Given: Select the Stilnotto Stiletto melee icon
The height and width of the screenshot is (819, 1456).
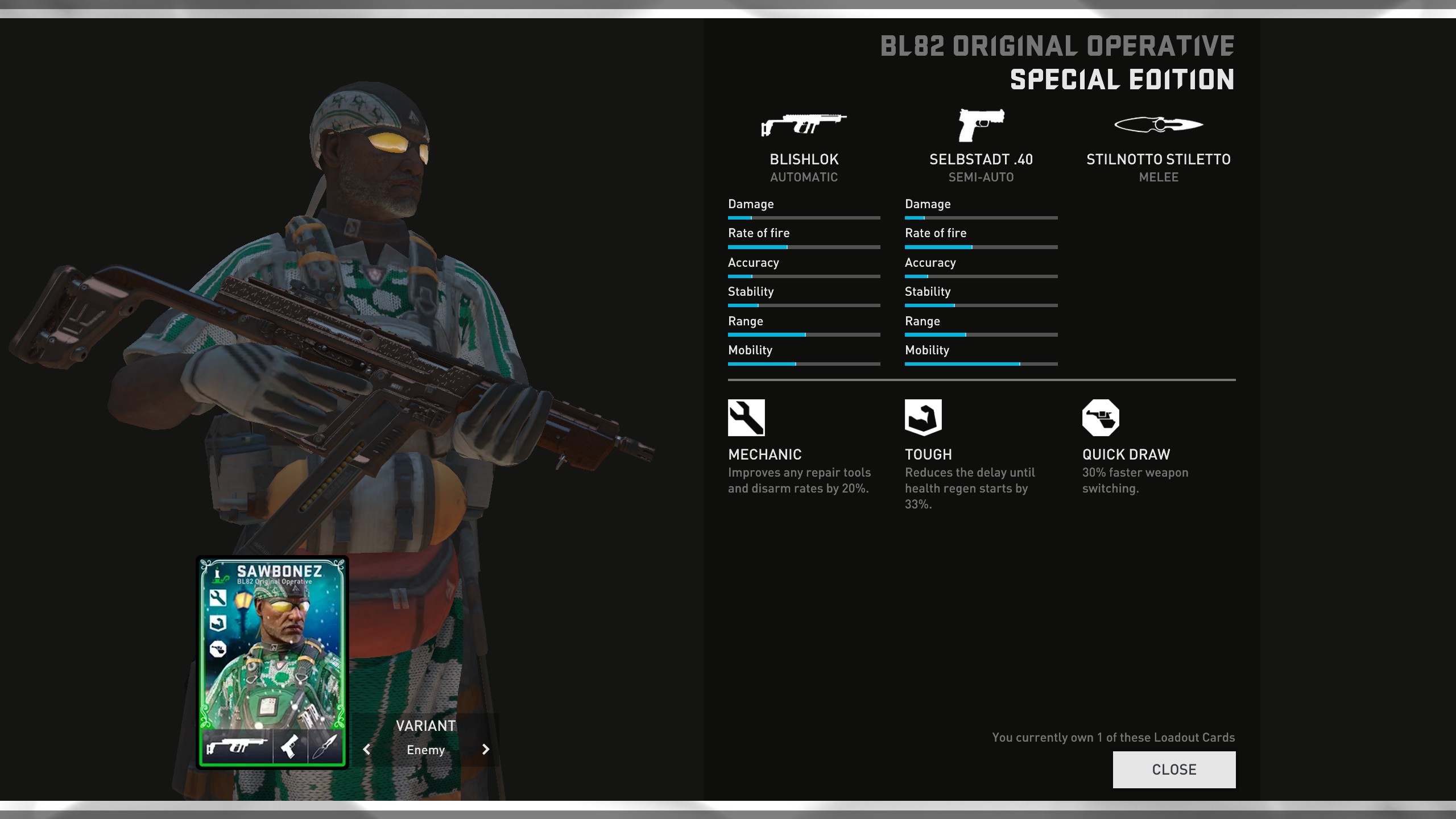Looking at the screenshot, I should click(x=1158, y=125).
